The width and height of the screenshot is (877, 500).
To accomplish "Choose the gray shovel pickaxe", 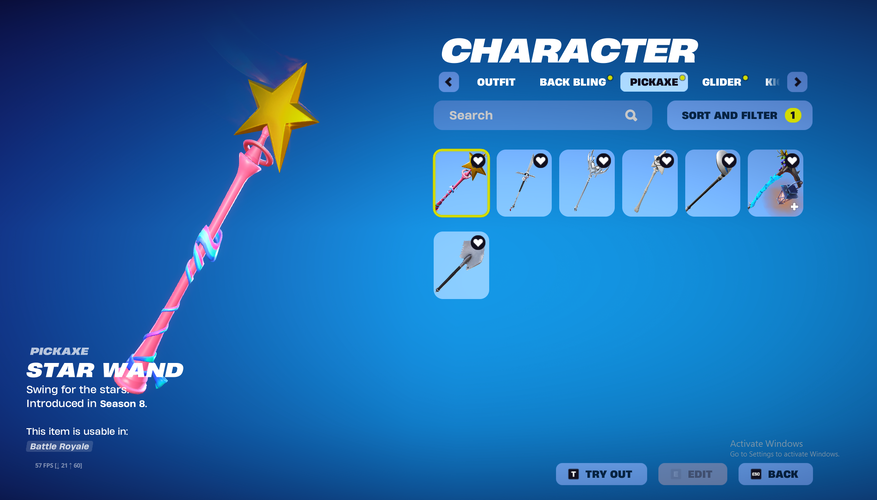I will 461,265.
